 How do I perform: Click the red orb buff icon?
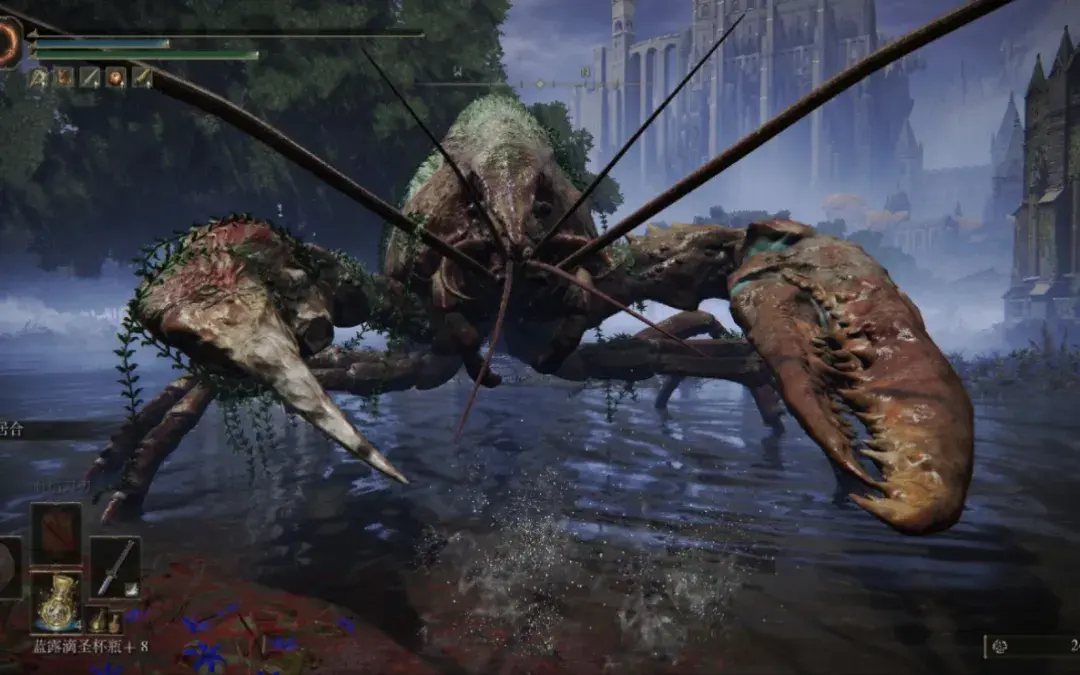[x=116, y=77]
